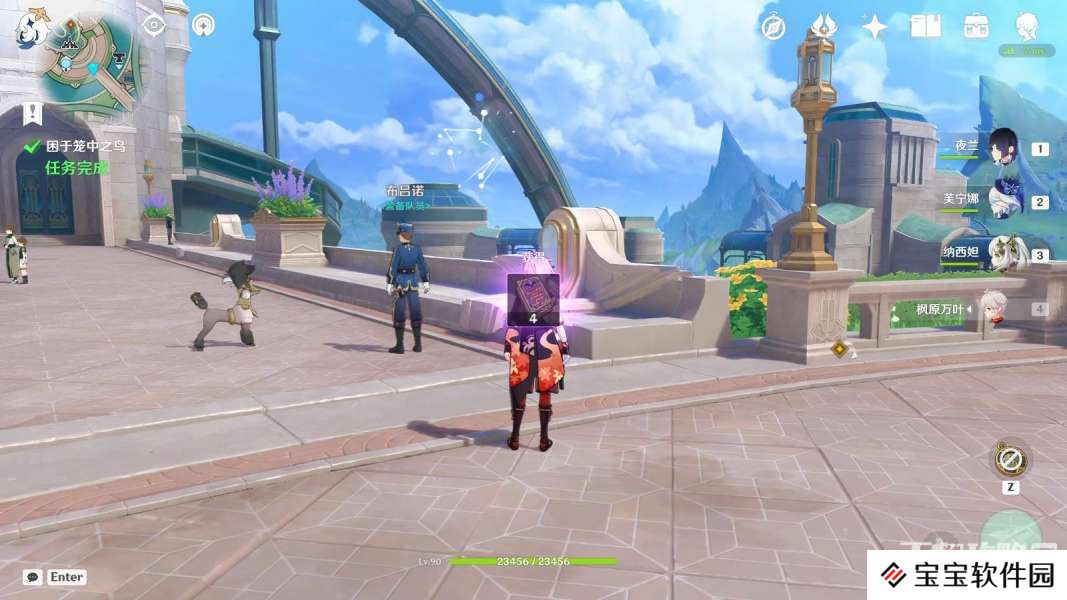Open the quest log exclamation banner

34,113
